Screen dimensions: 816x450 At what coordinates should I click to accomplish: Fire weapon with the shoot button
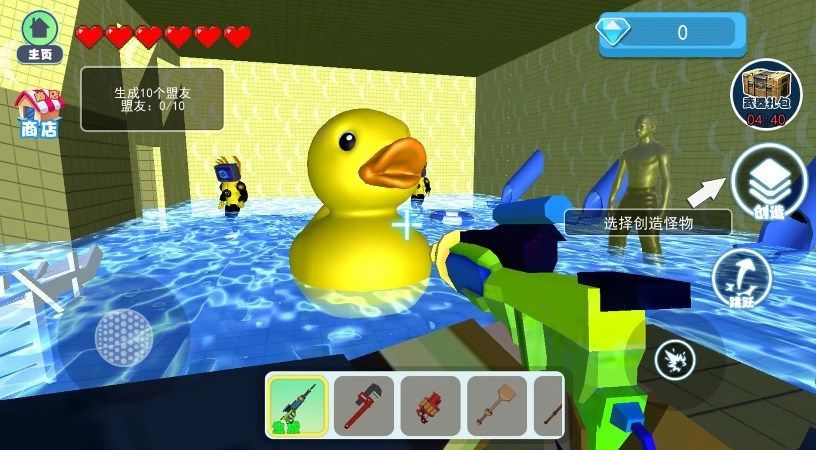pos(674,360)
